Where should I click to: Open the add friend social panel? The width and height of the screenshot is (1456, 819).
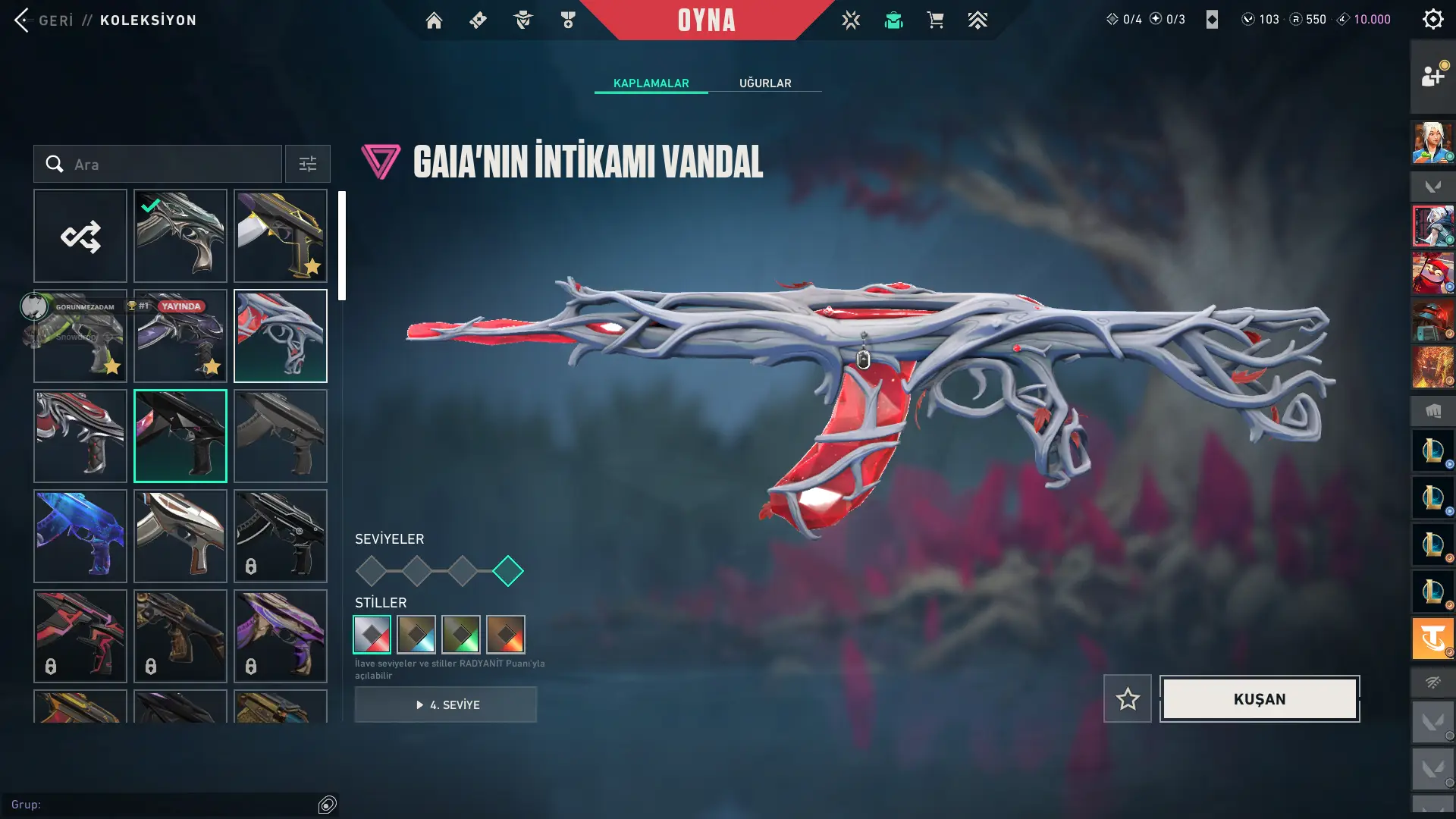[x=1432, y=77]
